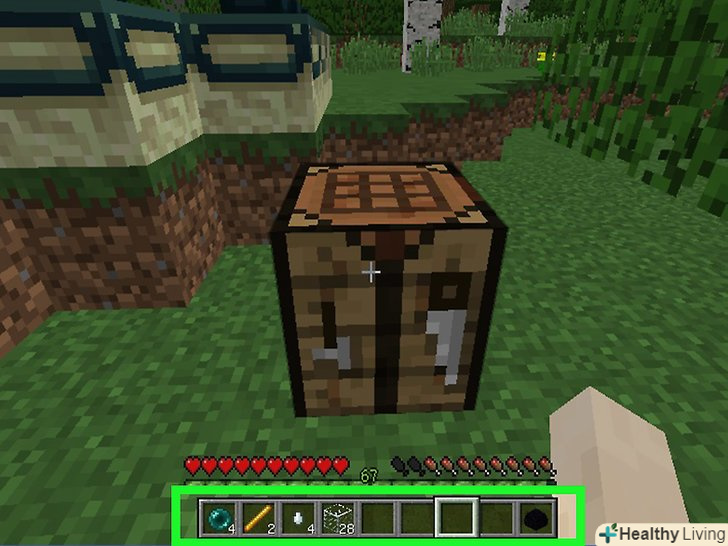Pick the black obsidian block hotbar slot
728x546 pixels.
pos(537,516)
